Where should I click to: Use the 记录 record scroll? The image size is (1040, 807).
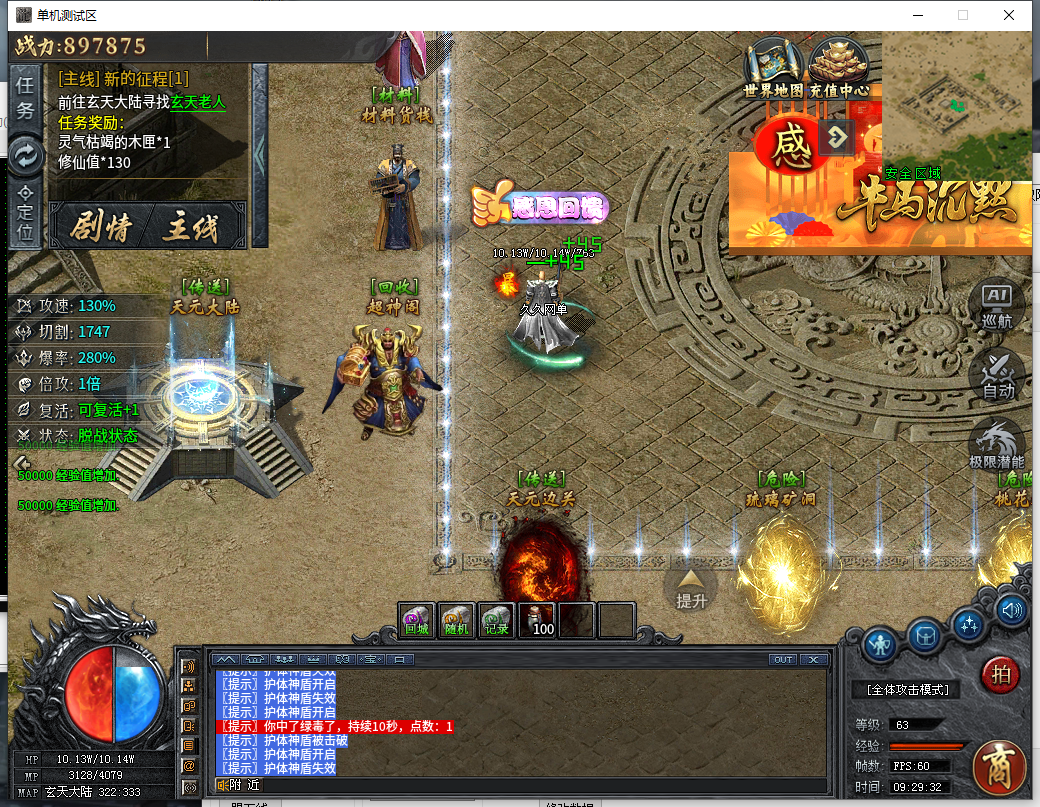pyautogui.click(x=497, y=620)
